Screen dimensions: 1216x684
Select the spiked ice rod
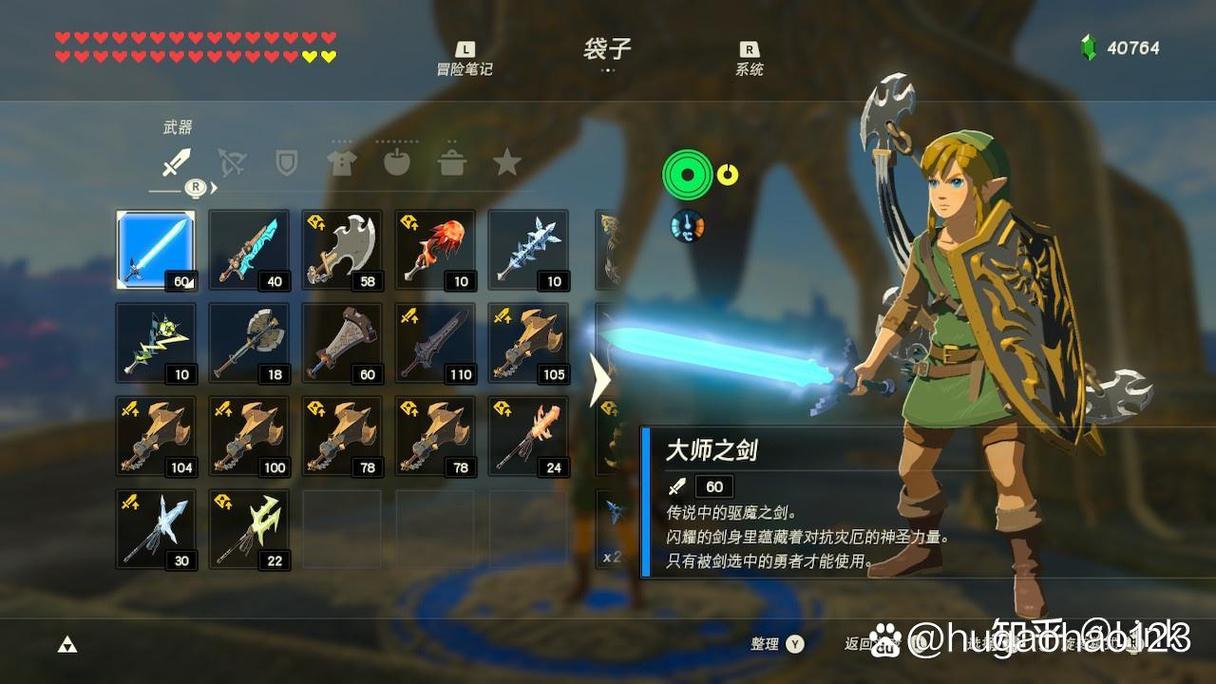click(x=528, y=249)
